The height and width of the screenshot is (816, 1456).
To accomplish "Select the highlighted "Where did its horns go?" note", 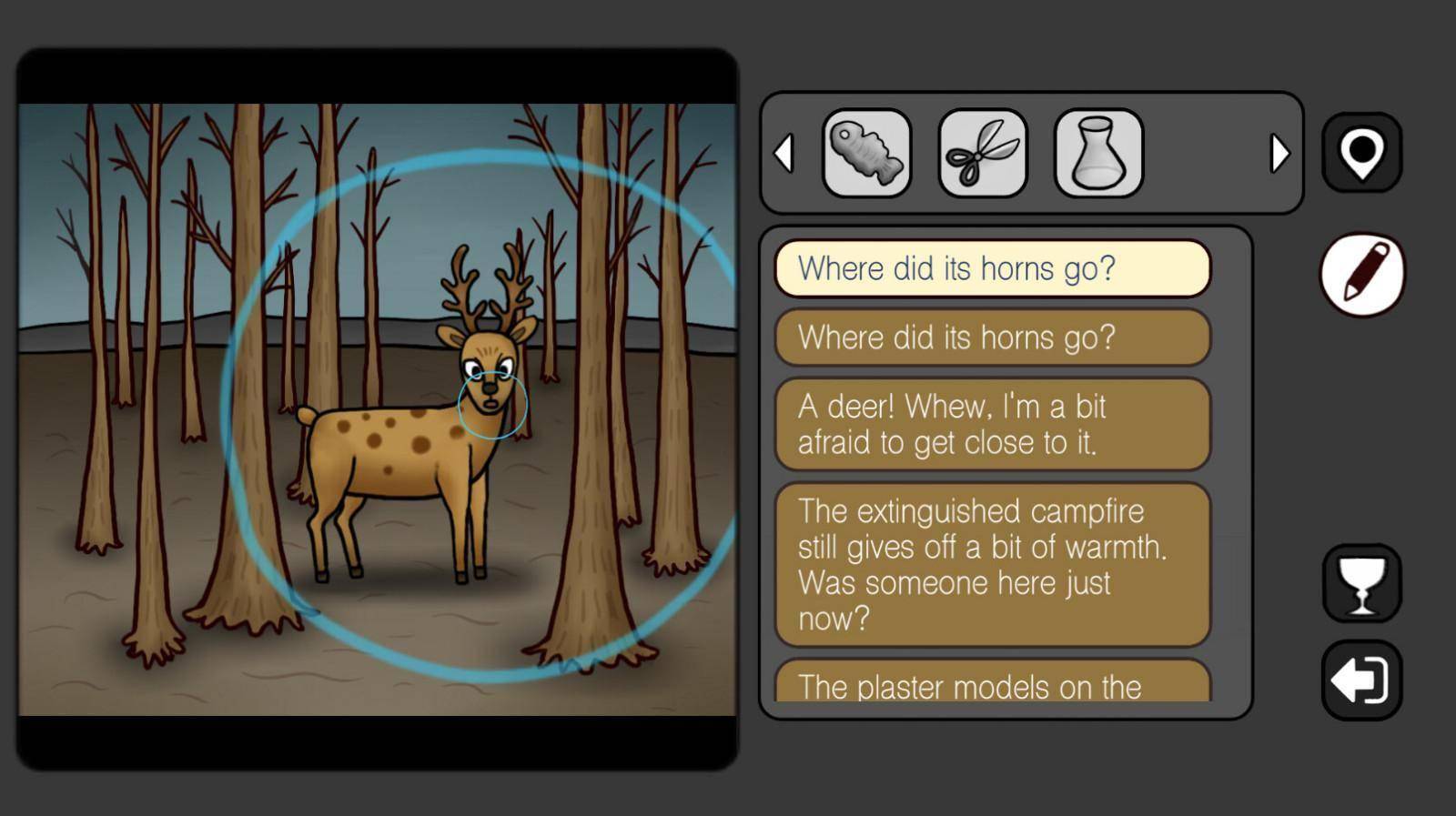I will click(992, 268).
